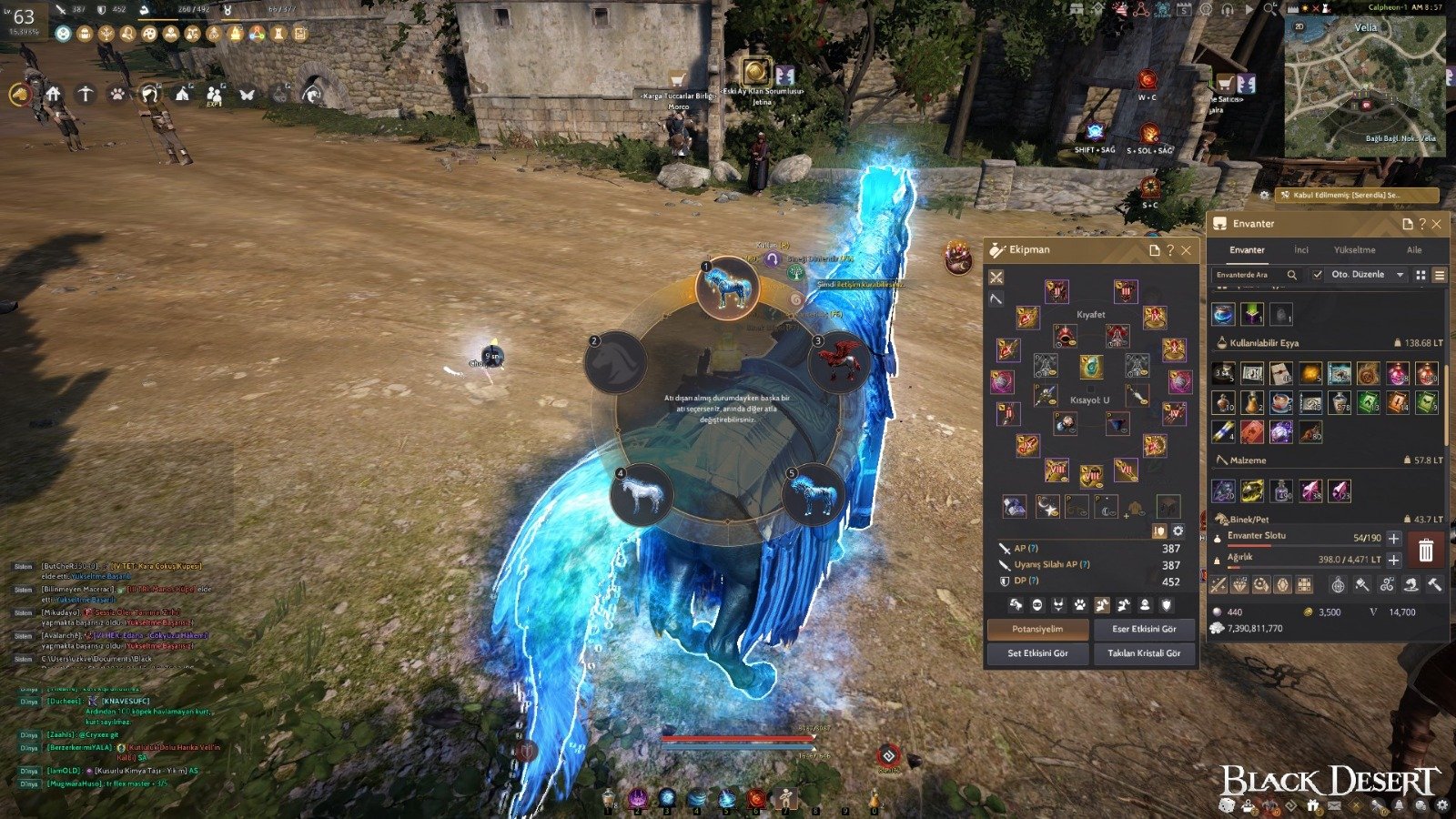Click the inventory trash can button
The width and height of the screenshot is (1456, 819).
[x=1426, y=550]
